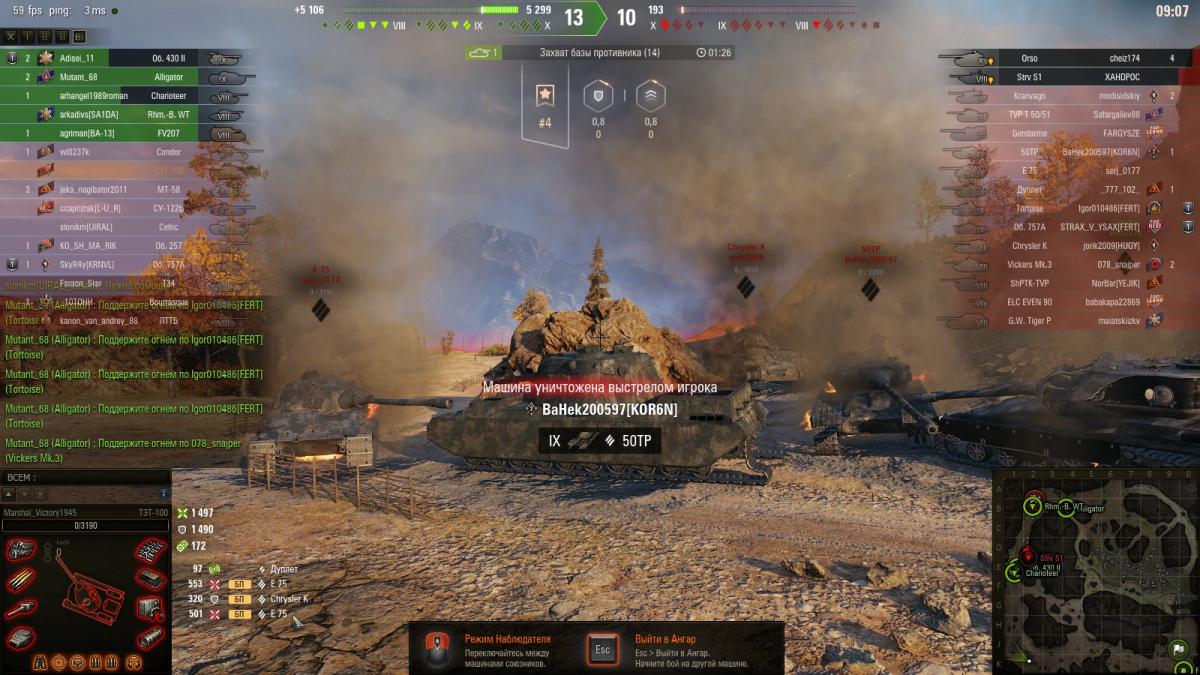Select the radio operator headset crew icon

[132, 663]
